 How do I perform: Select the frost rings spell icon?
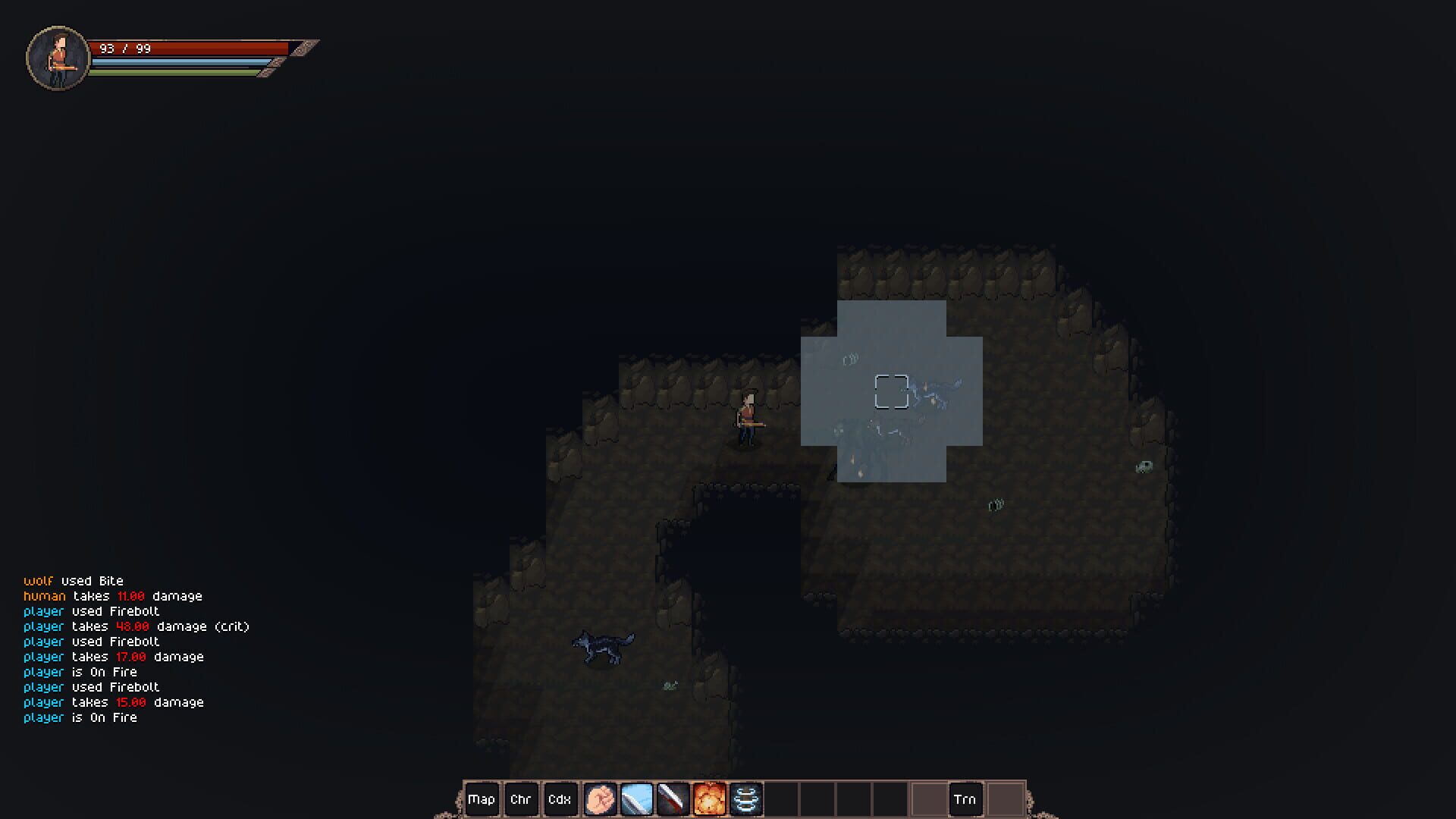point(746,799)
